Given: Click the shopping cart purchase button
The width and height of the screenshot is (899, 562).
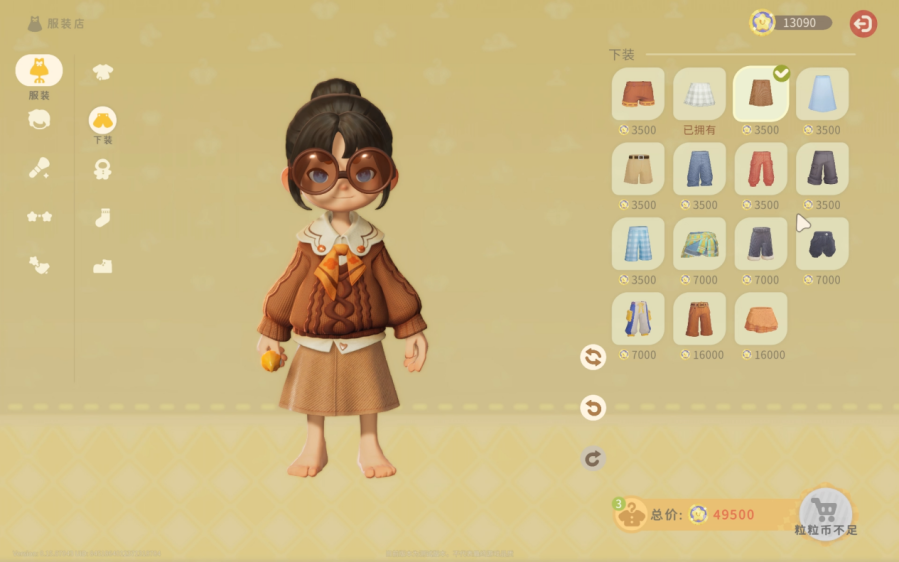Looking at the screenshot, I should pyautogui.click(x=825, y=510).
